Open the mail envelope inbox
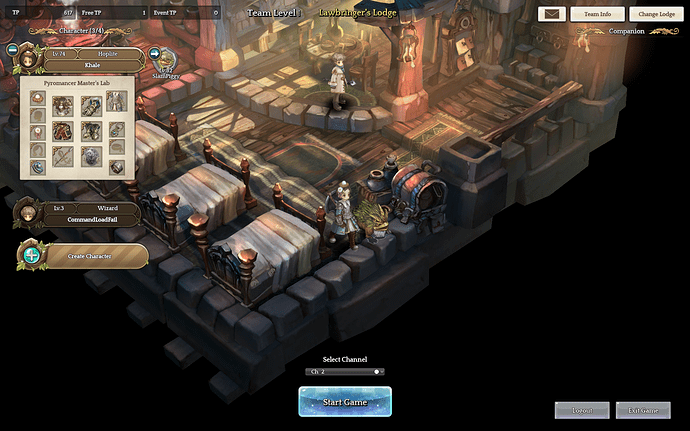Image resolution: width=690 pixels, height=431 pixels. coord(552,14)
